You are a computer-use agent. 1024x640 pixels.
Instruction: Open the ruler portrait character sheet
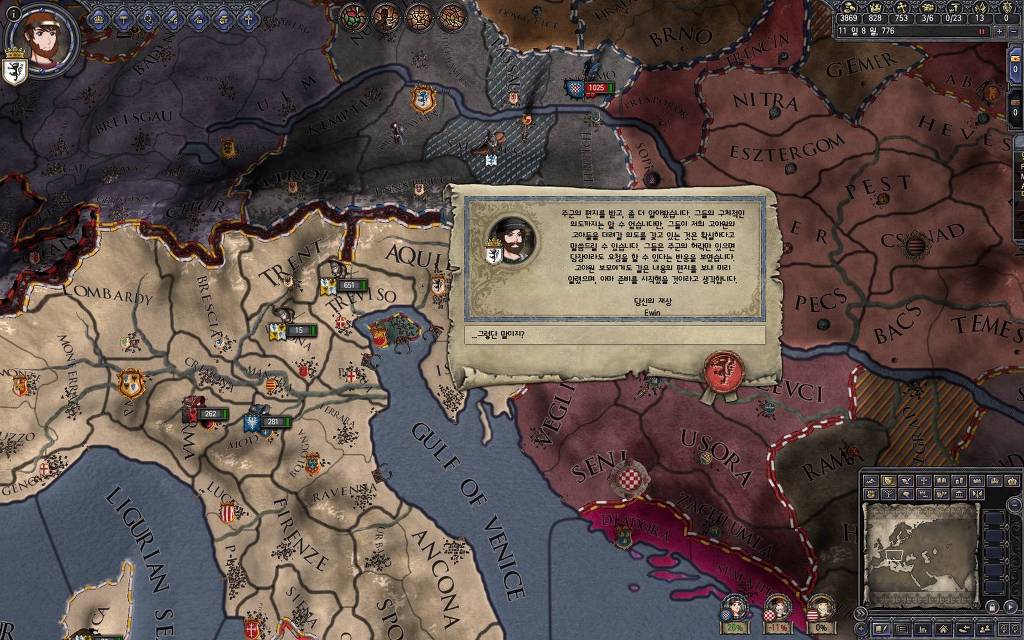pos(41,38)
